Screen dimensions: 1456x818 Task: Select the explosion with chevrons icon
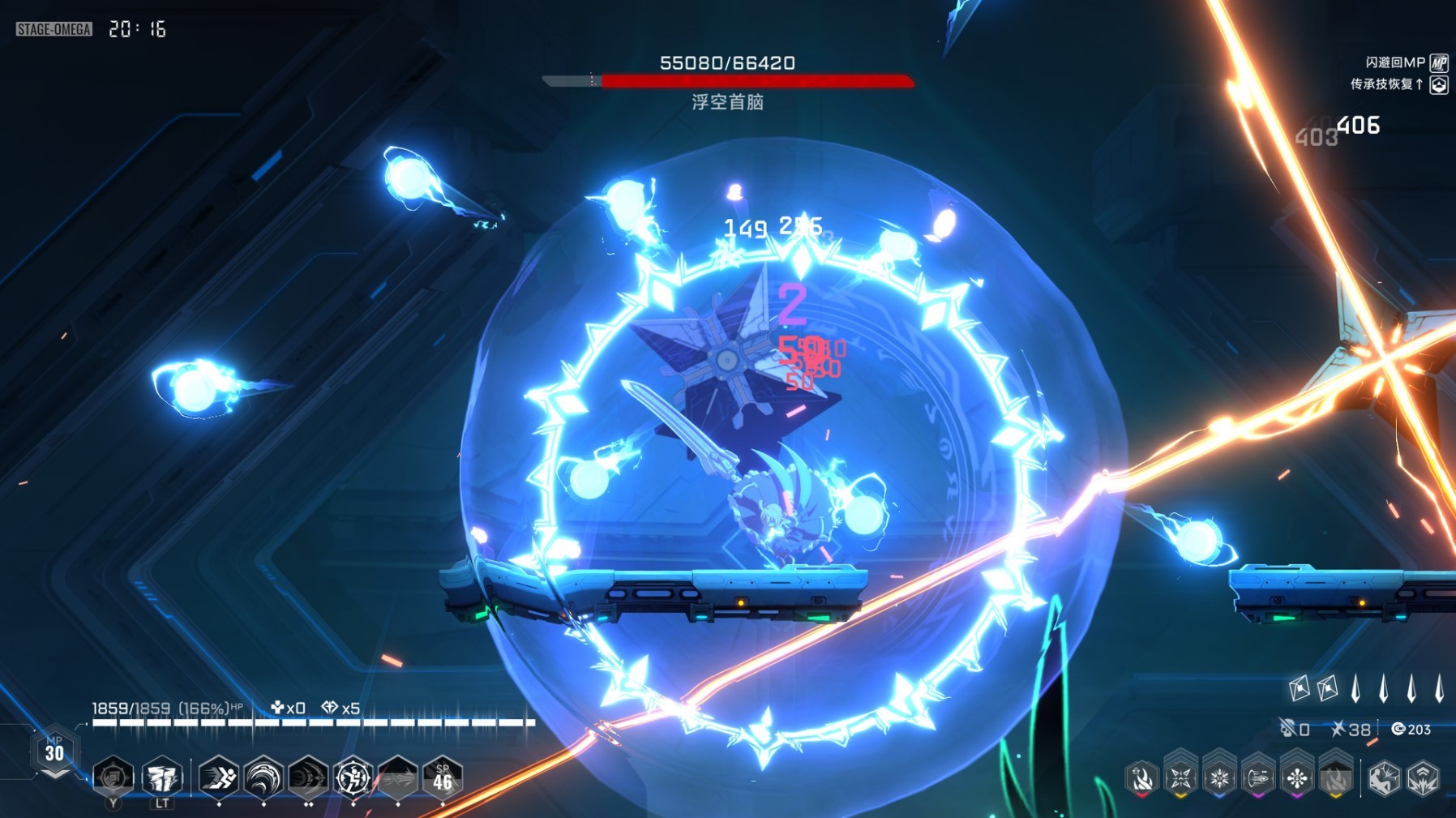coord(1423,778)
